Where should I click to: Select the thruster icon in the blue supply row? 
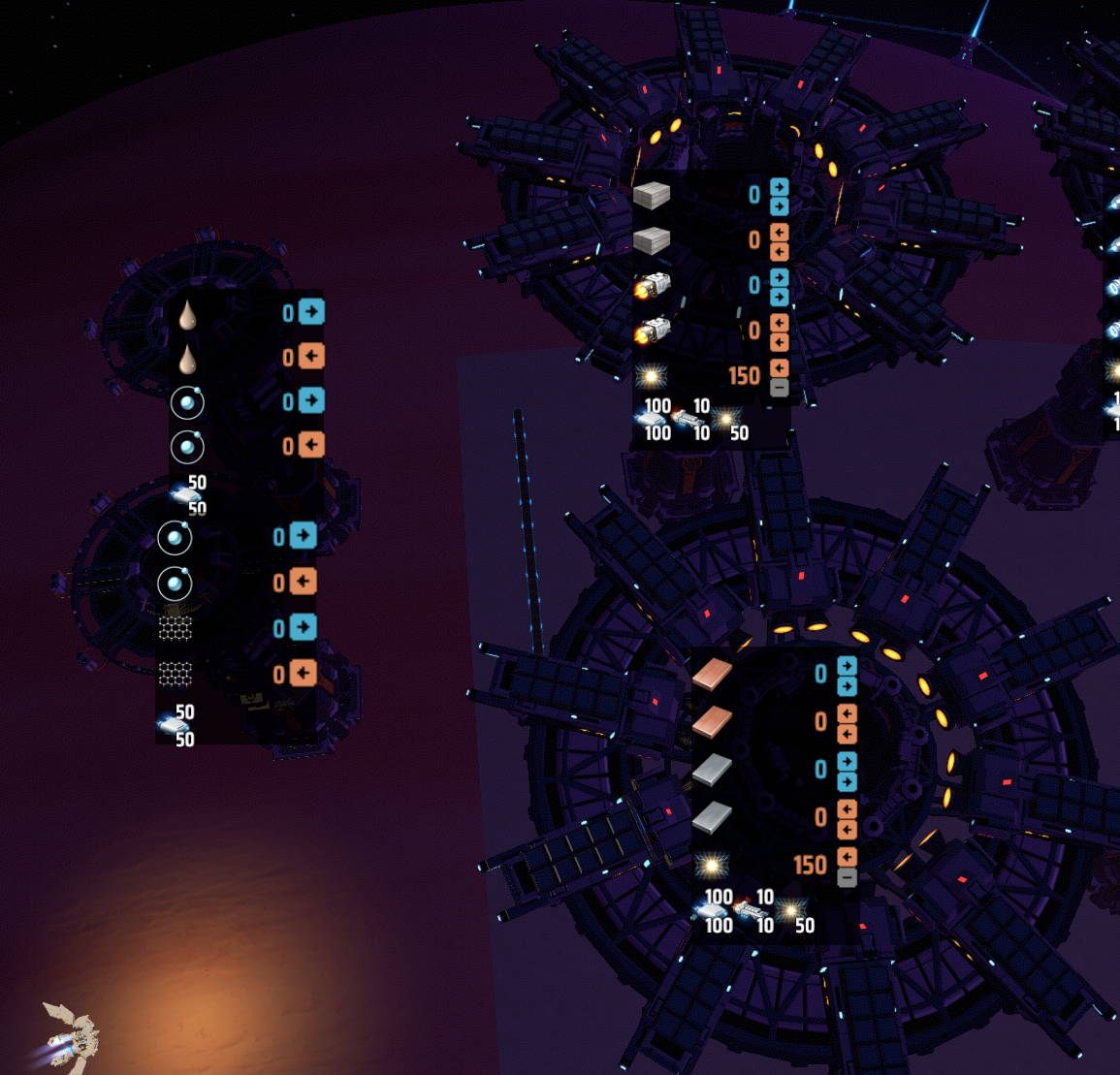652,285
